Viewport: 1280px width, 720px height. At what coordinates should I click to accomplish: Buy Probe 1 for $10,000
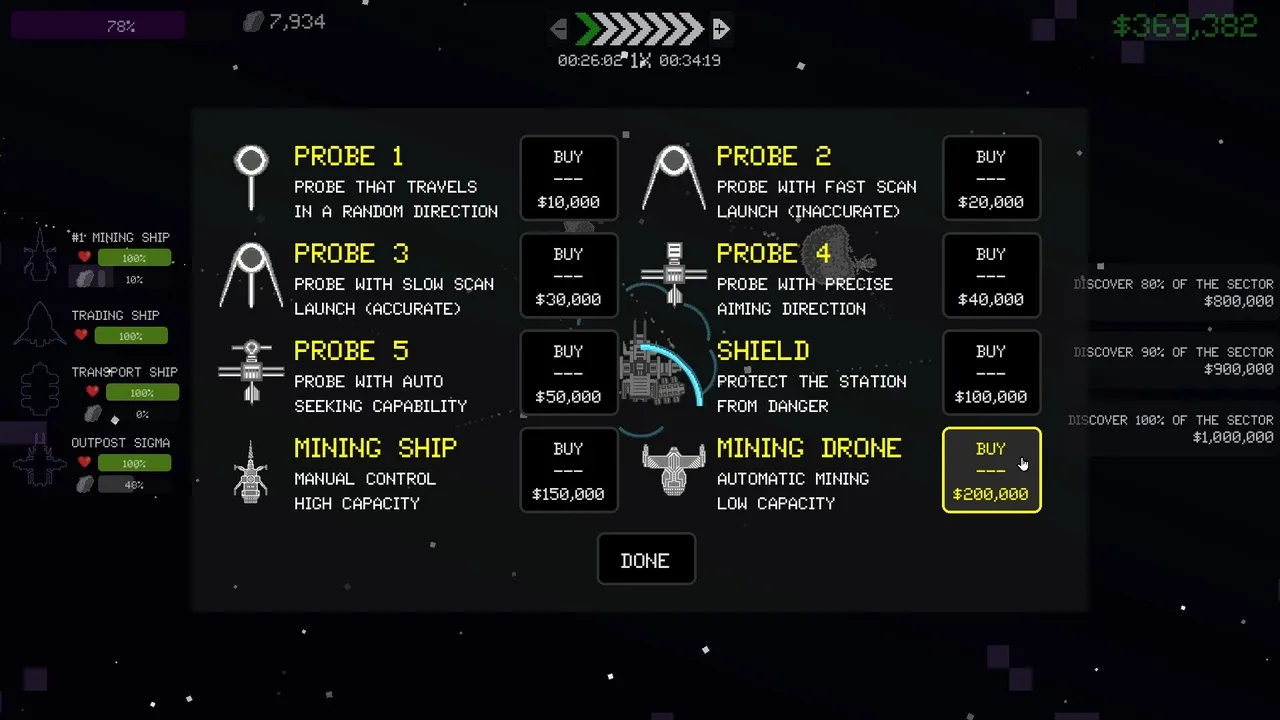(569, 179)
